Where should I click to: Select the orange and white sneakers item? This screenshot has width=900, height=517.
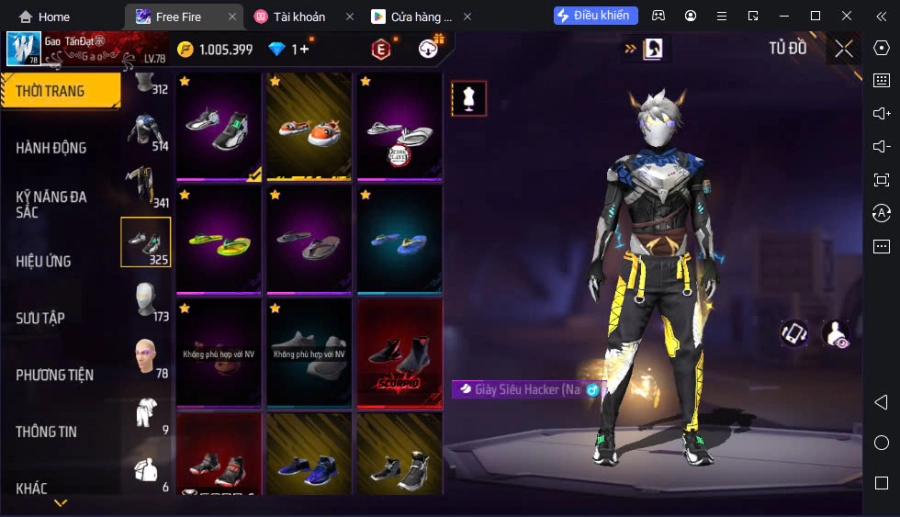pos(310,127)
